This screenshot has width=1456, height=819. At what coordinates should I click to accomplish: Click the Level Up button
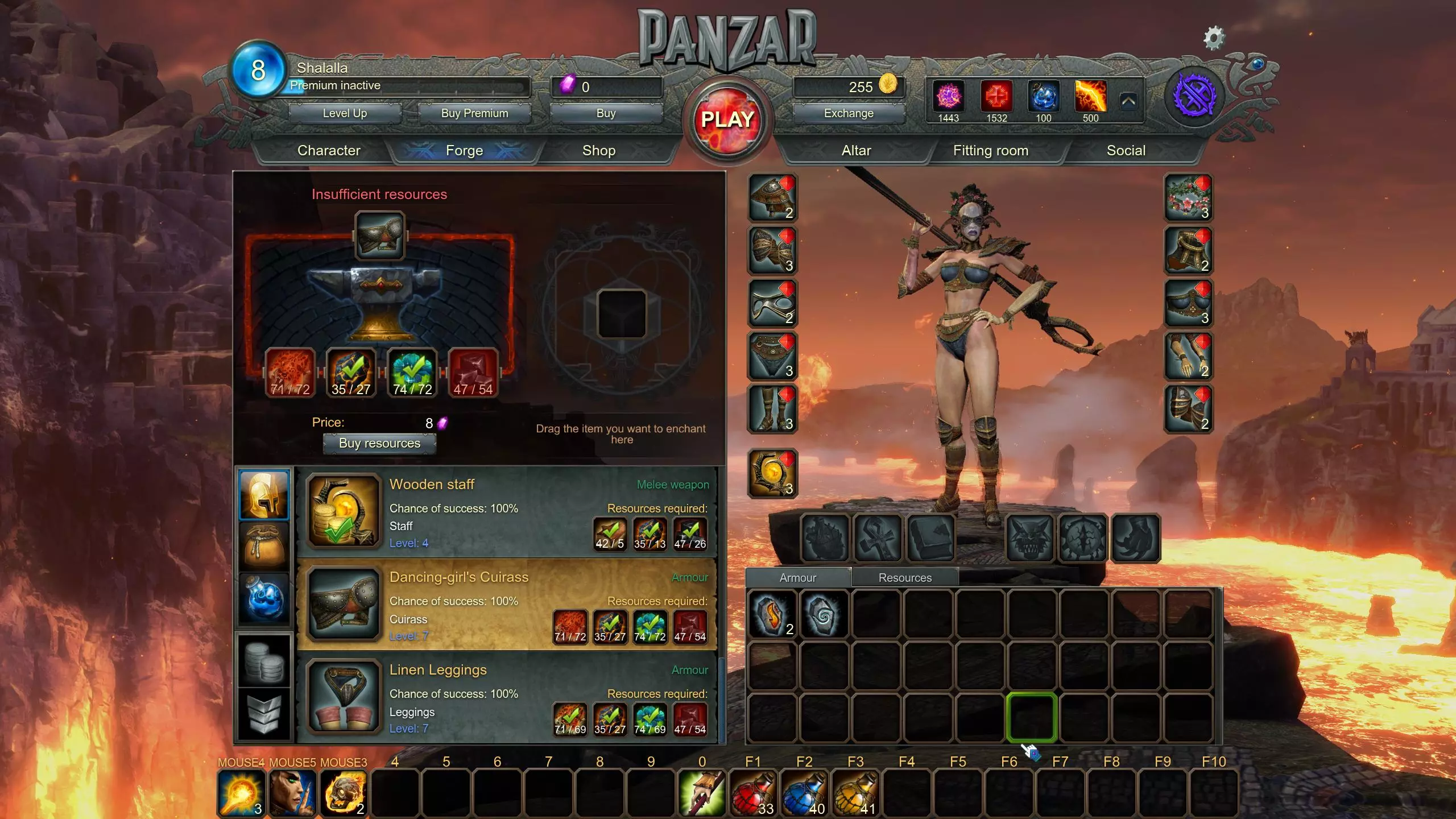345,113
